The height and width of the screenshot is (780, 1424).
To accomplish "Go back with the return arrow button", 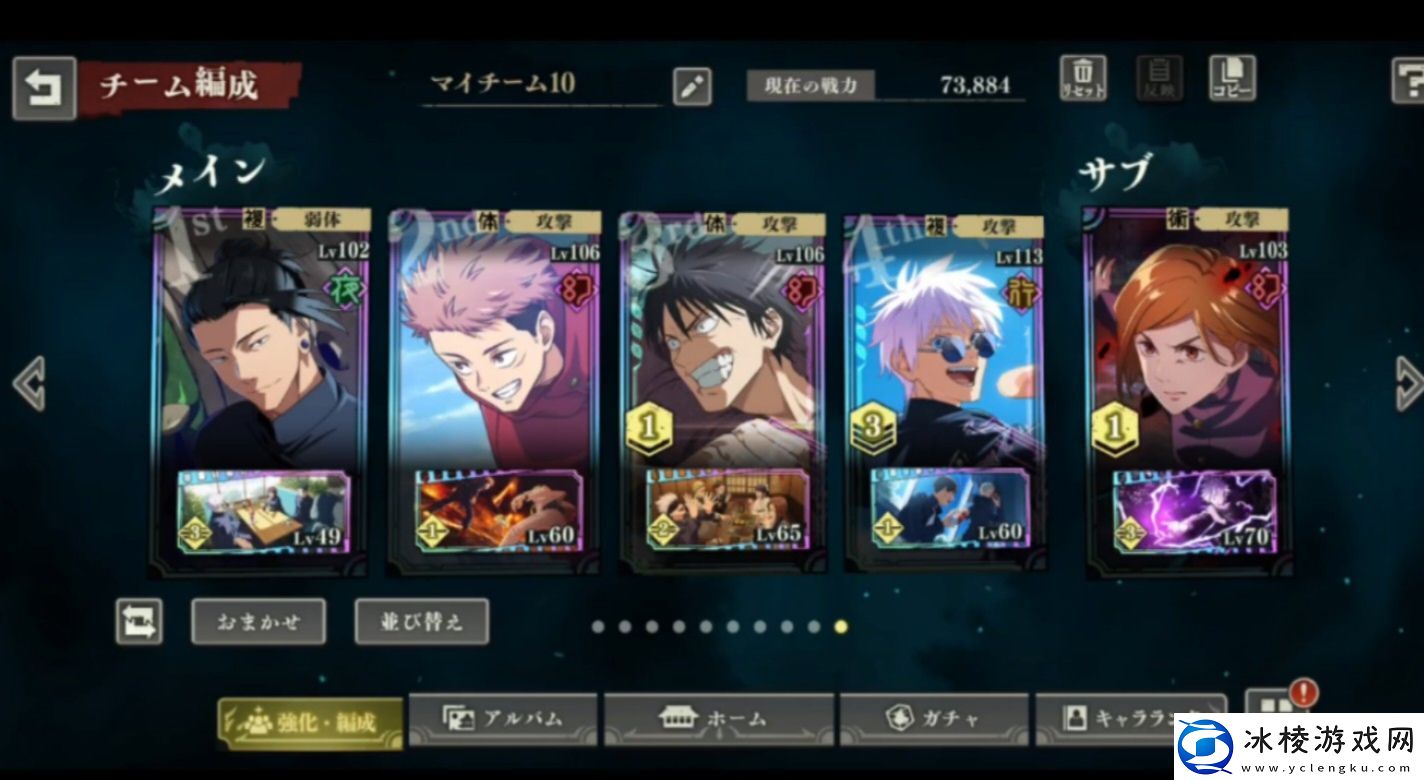I will pyautogui.click(x=43, y=88).
